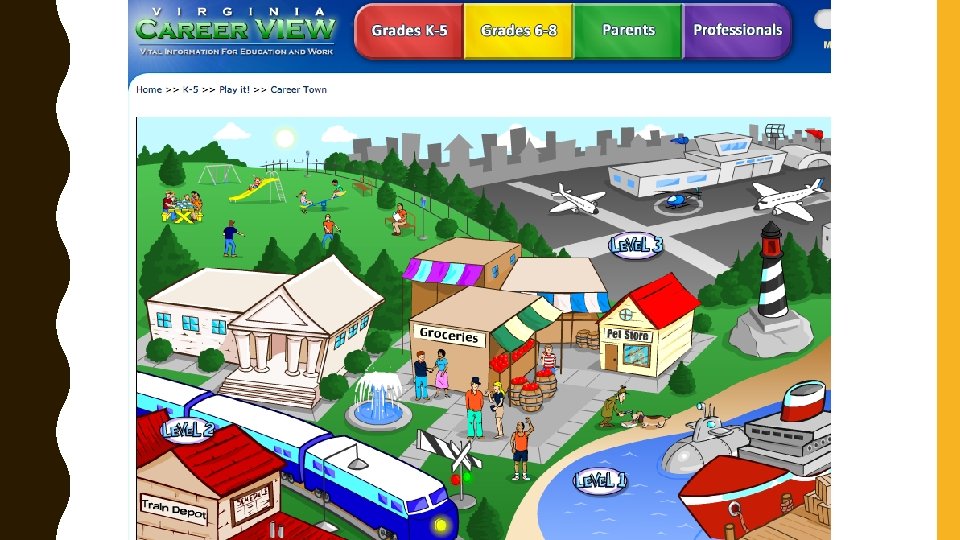Select the Parents tab
The height and width of the screenshot is (540, 960).
click(x=628, y=31)
